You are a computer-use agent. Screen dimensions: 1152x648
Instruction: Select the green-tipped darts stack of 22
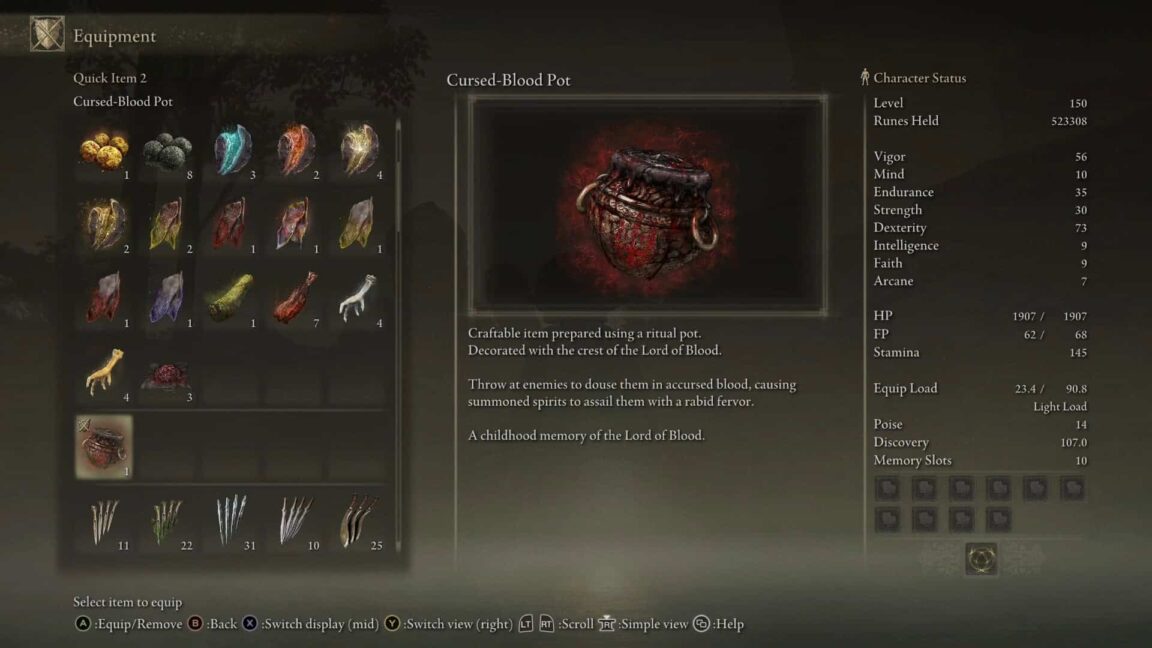[167, 521]
